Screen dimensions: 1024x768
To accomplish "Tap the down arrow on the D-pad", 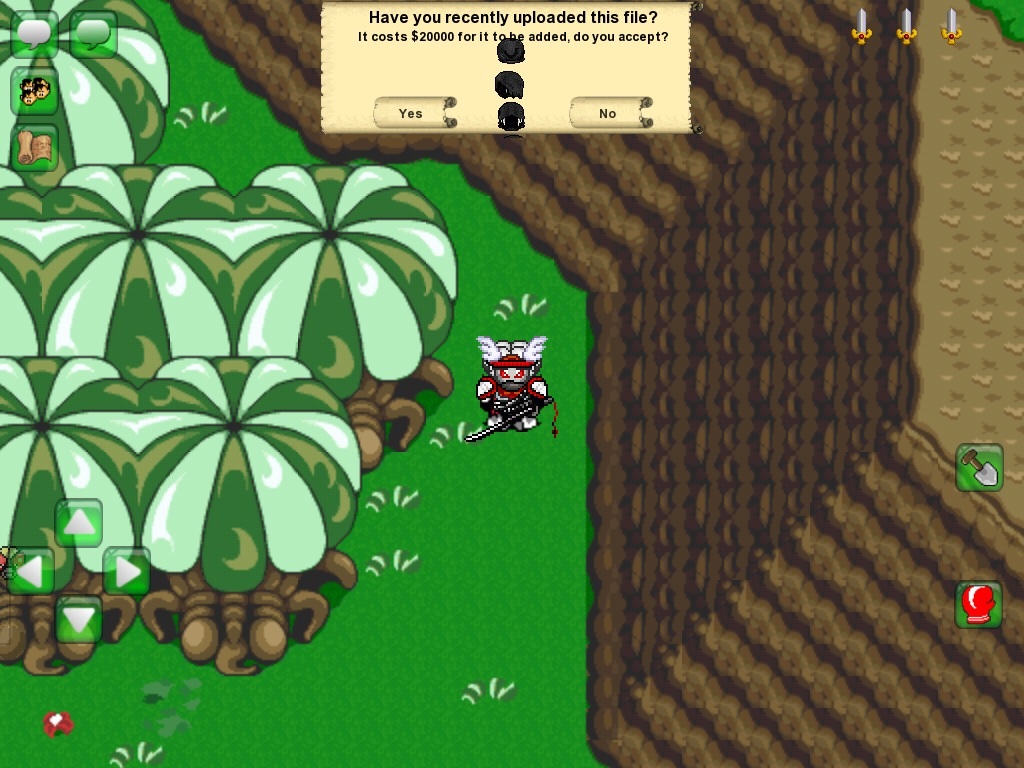I will [x=78, y=620].
